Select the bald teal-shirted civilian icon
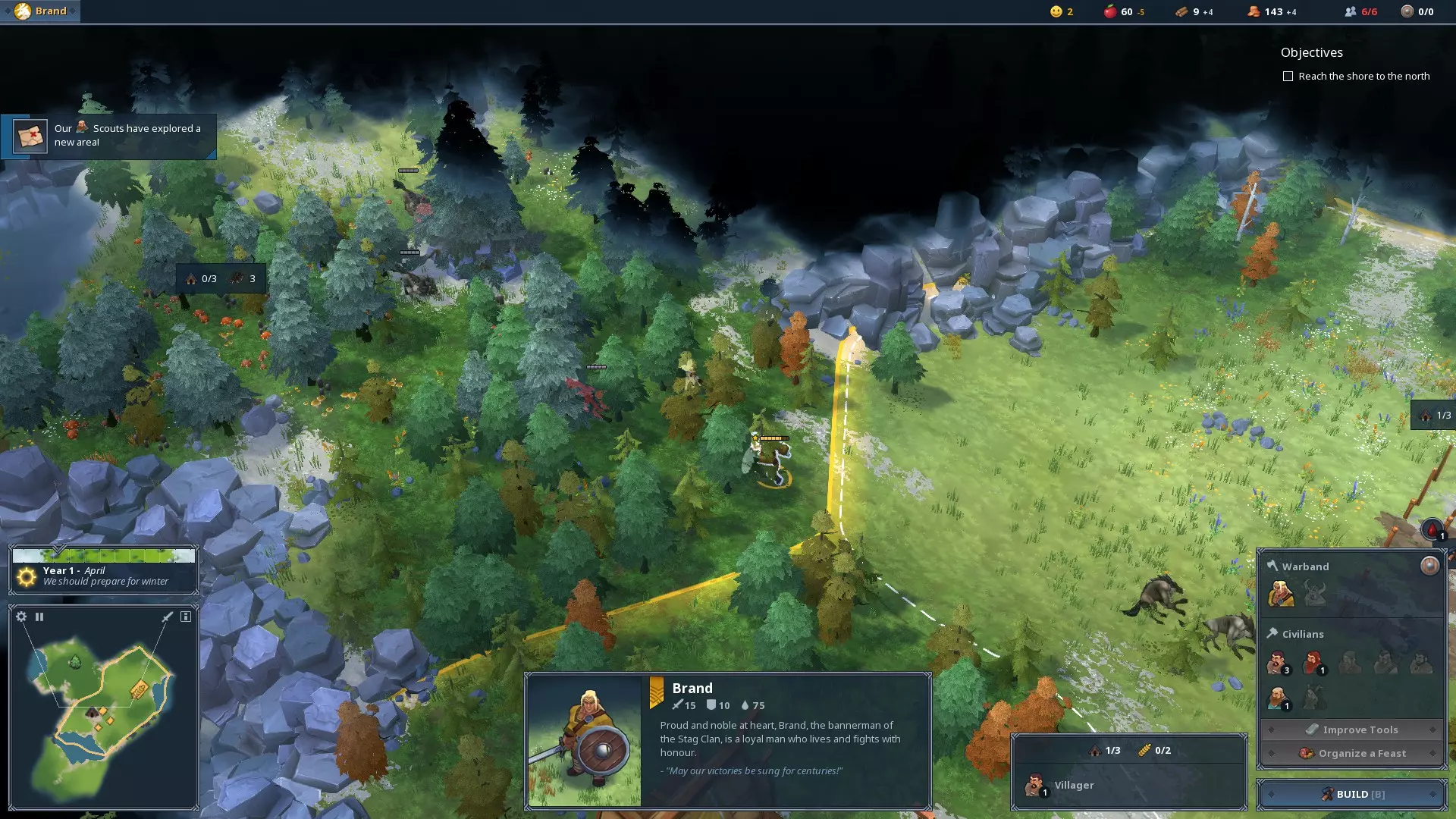Screen dimensions: 1456x819 click(1278, 698)
